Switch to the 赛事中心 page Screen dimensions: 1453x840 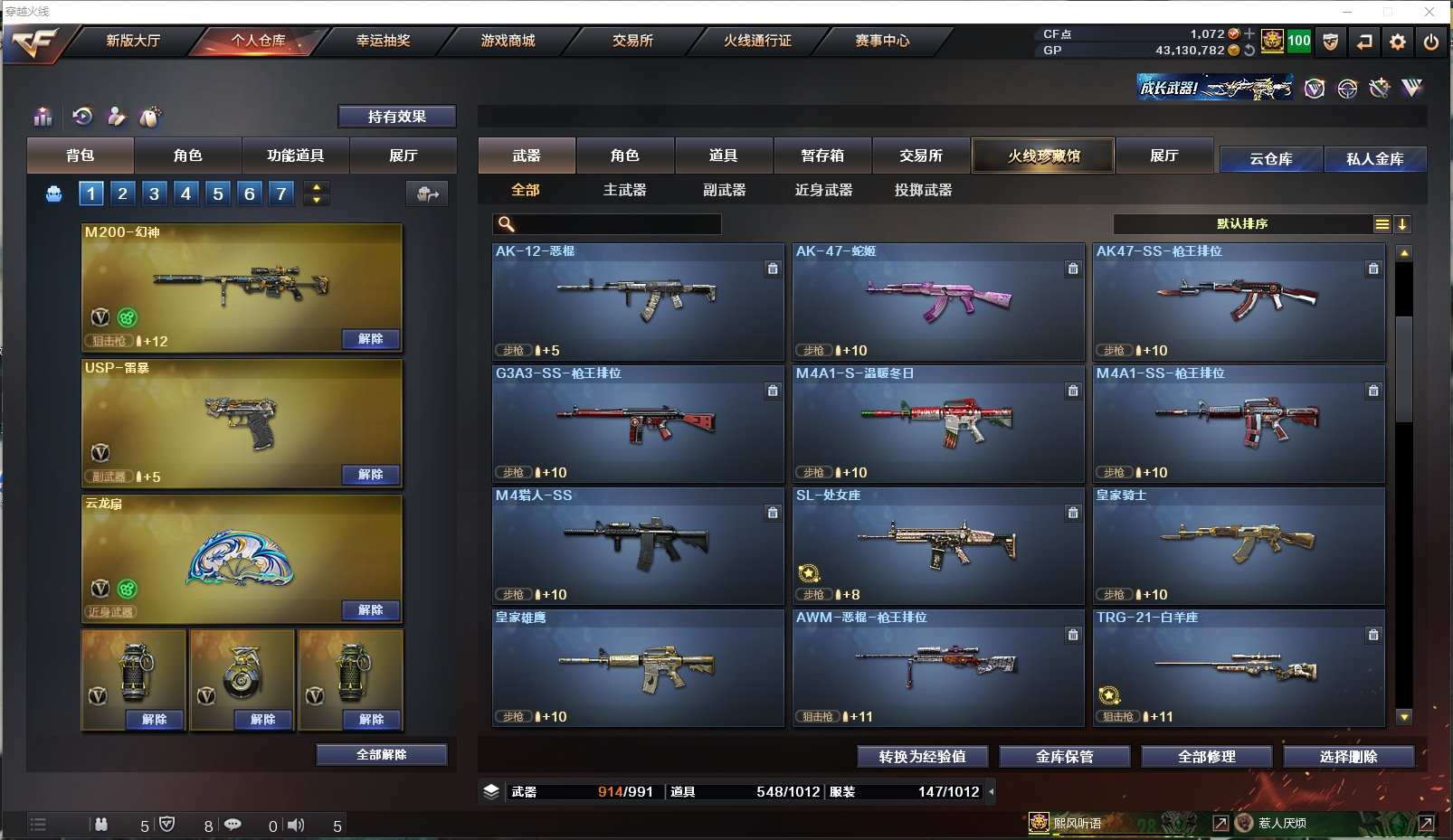(882, 41)
